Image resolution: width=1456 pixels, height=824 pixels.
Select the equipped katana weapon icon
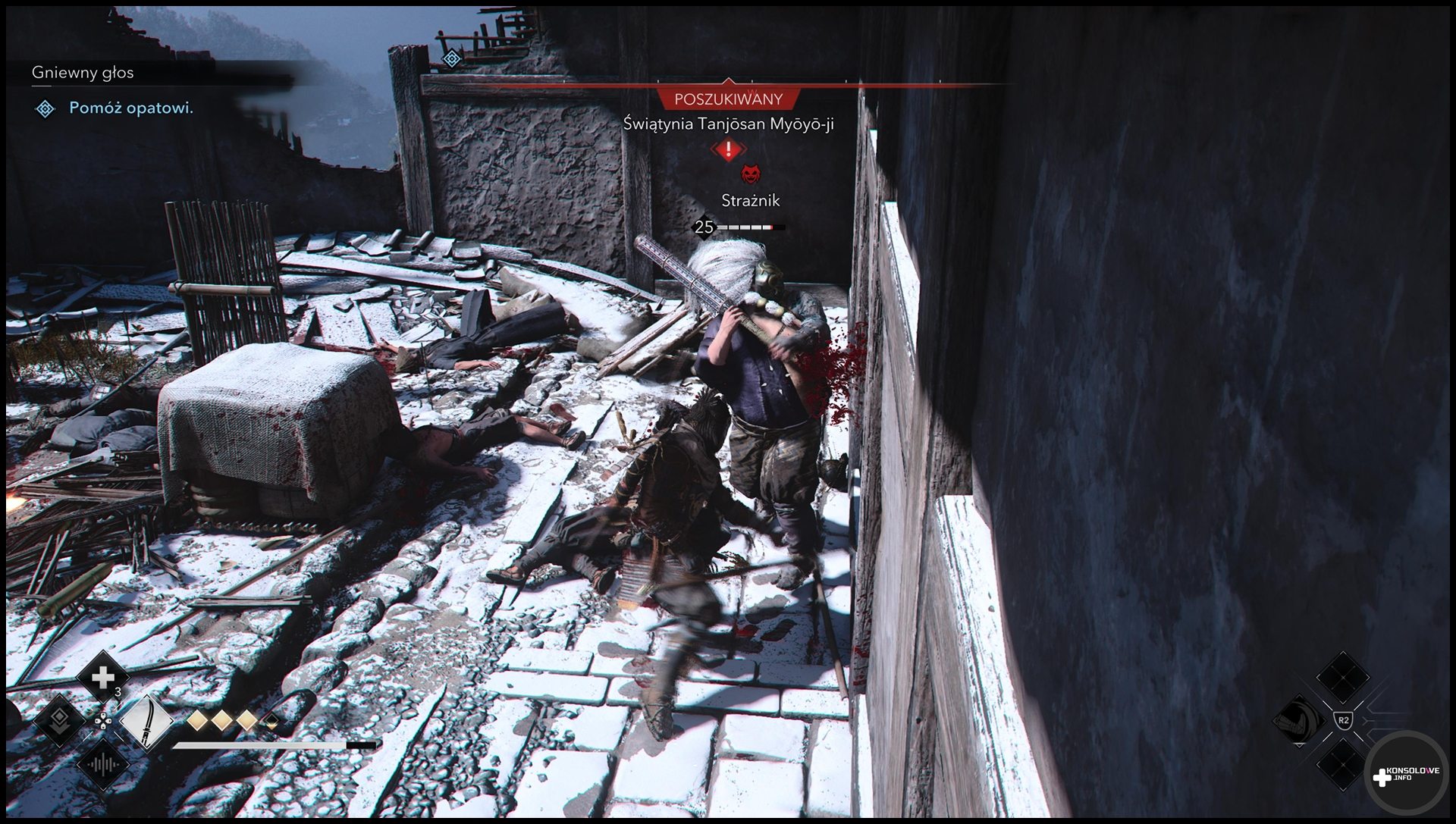(x=146, y=722)
